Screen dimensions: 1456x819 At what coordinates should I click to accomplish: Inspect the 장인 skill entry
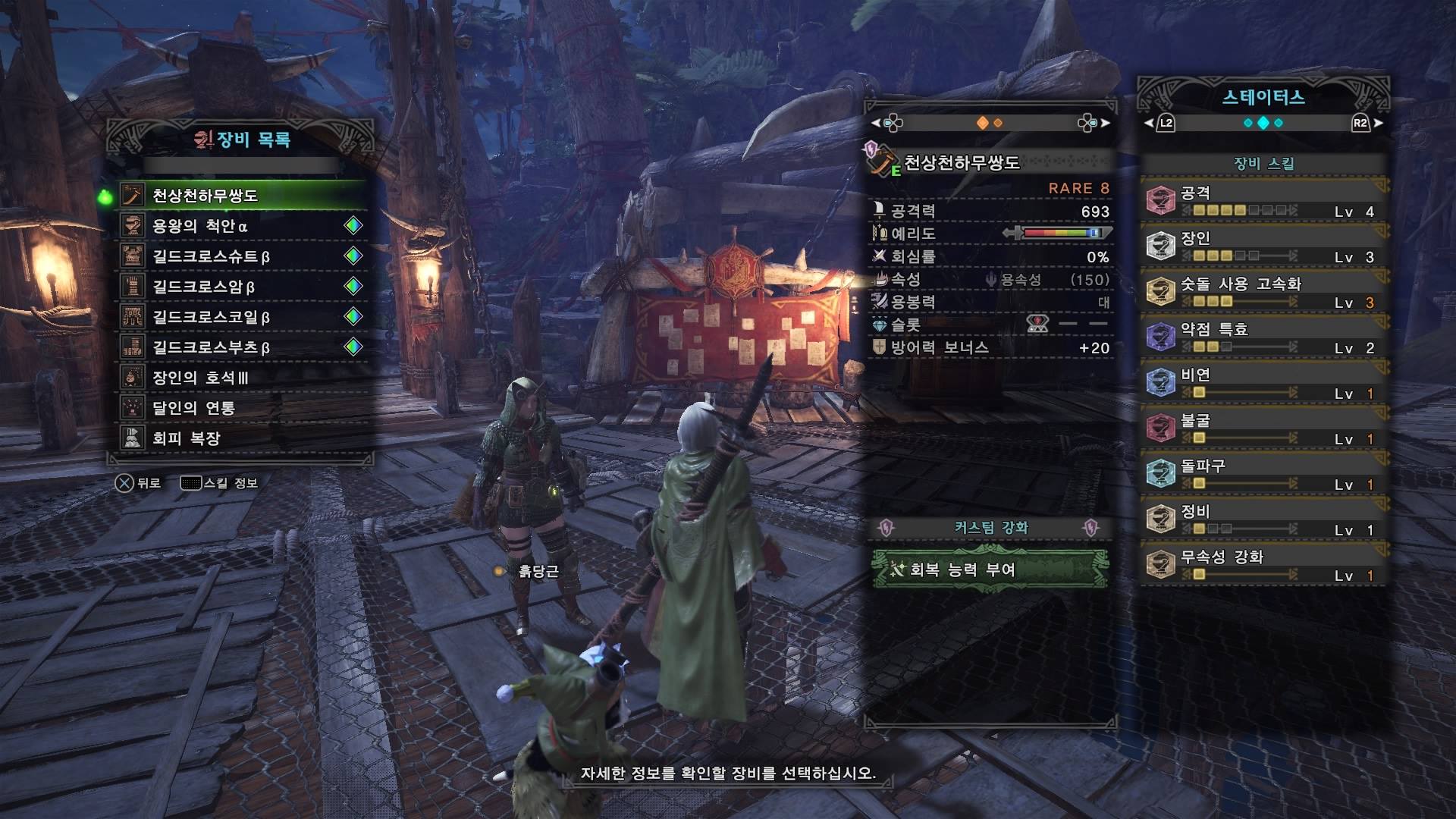(x=1263, y=246)
